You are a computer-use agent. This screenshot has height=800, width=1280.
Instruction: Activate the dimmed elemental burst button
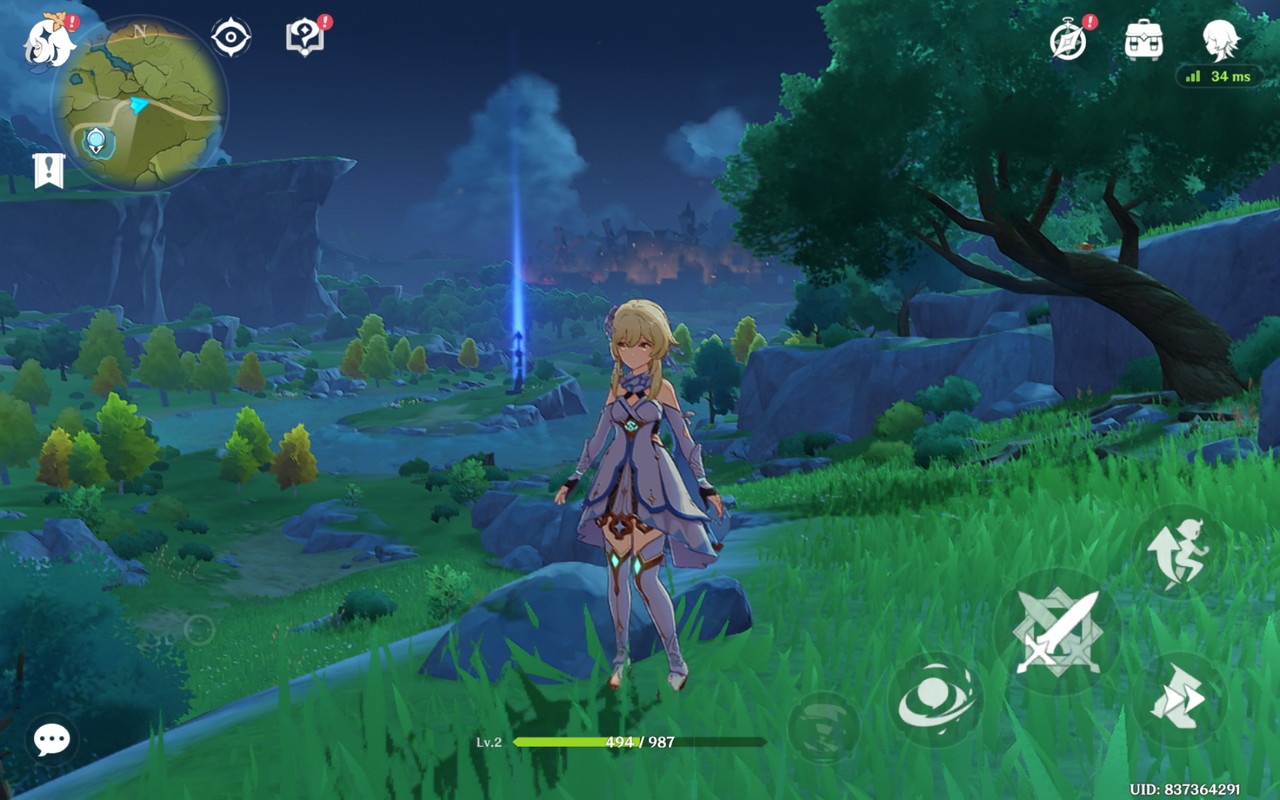[x=824, y=727]
